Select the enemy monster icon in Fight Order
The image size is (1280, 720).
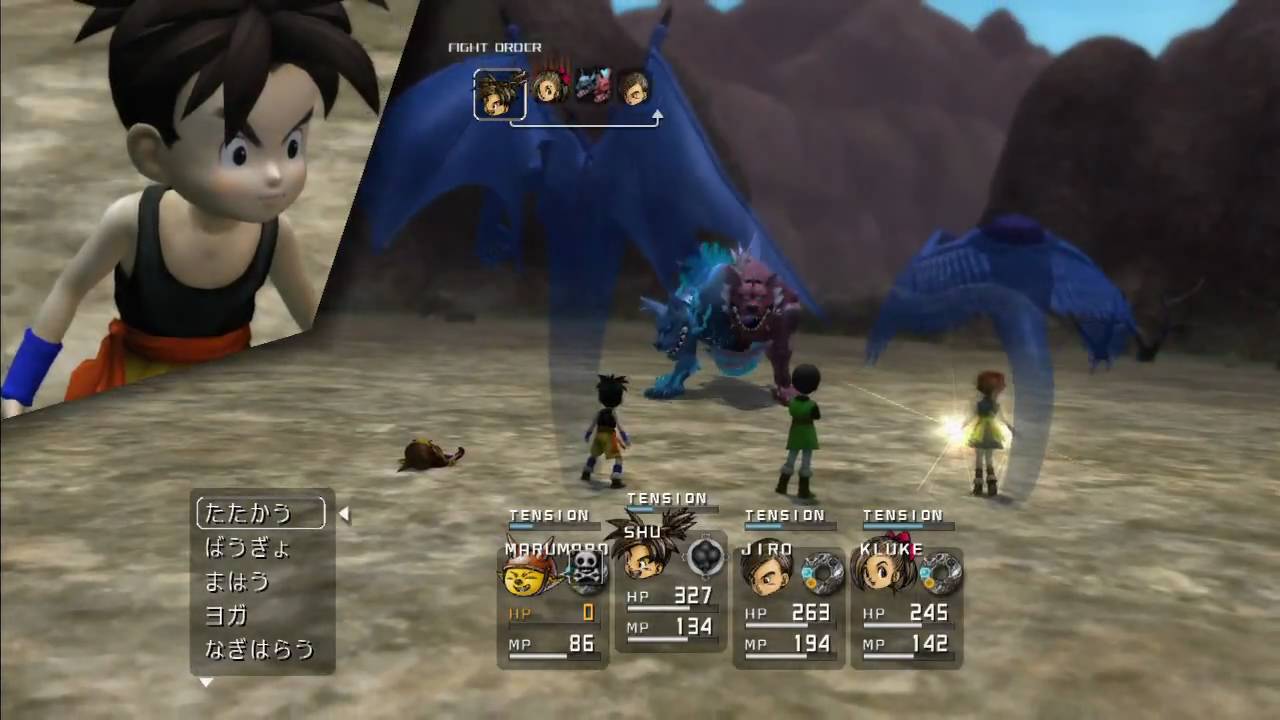(x=592, y=86)
